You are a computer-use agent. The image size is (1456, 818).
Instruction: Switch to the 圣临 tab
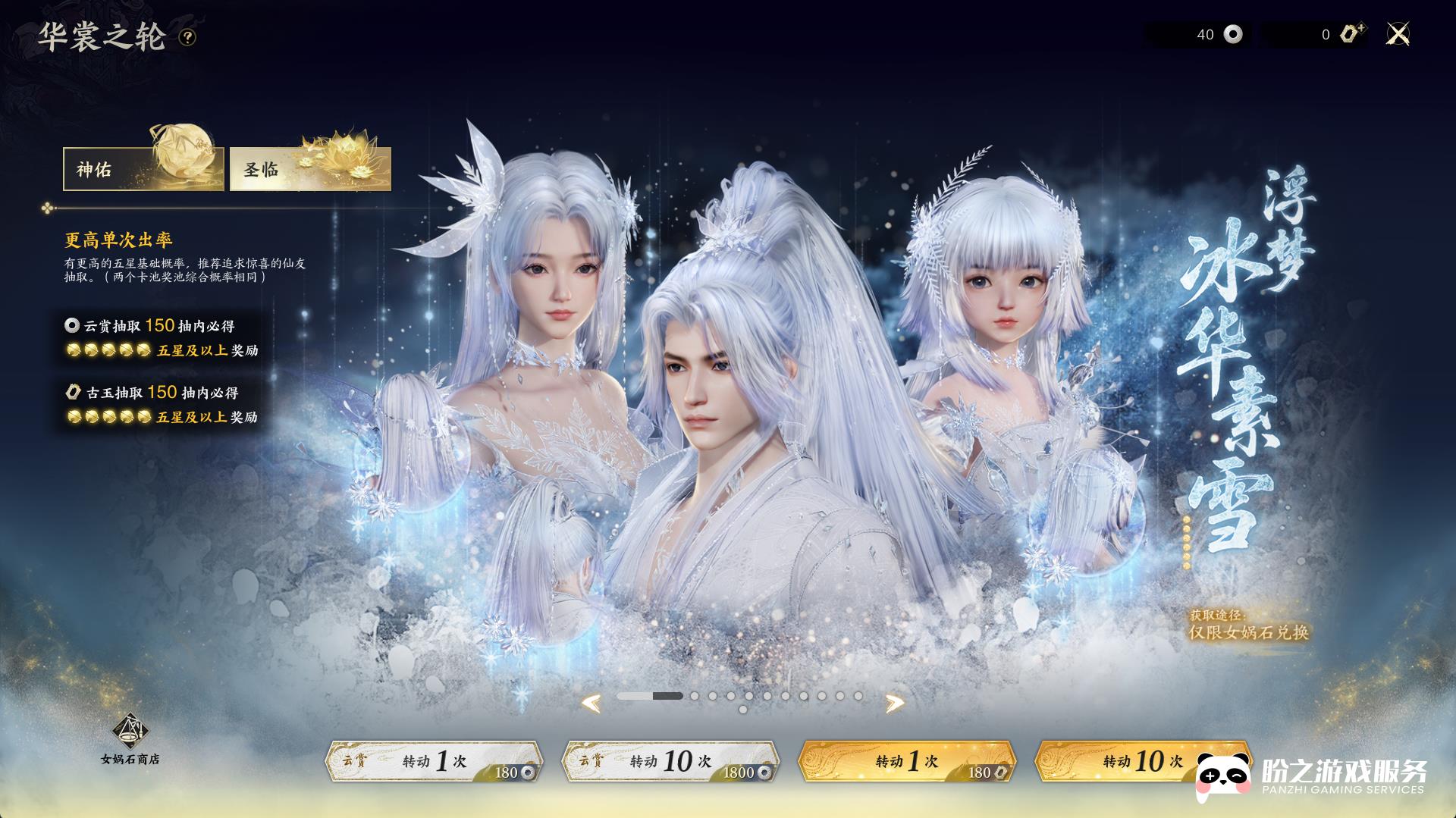[x=310, y=169]
